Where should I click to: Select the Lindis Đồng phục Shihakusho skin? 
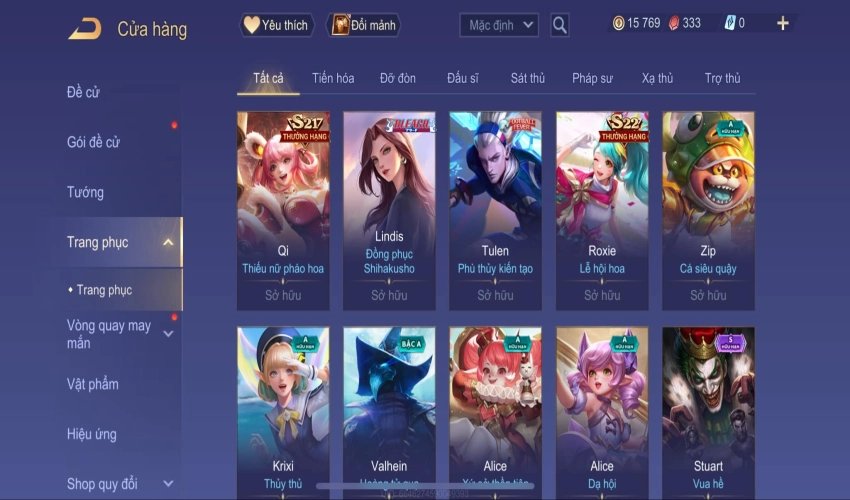[x=389, y=209]
